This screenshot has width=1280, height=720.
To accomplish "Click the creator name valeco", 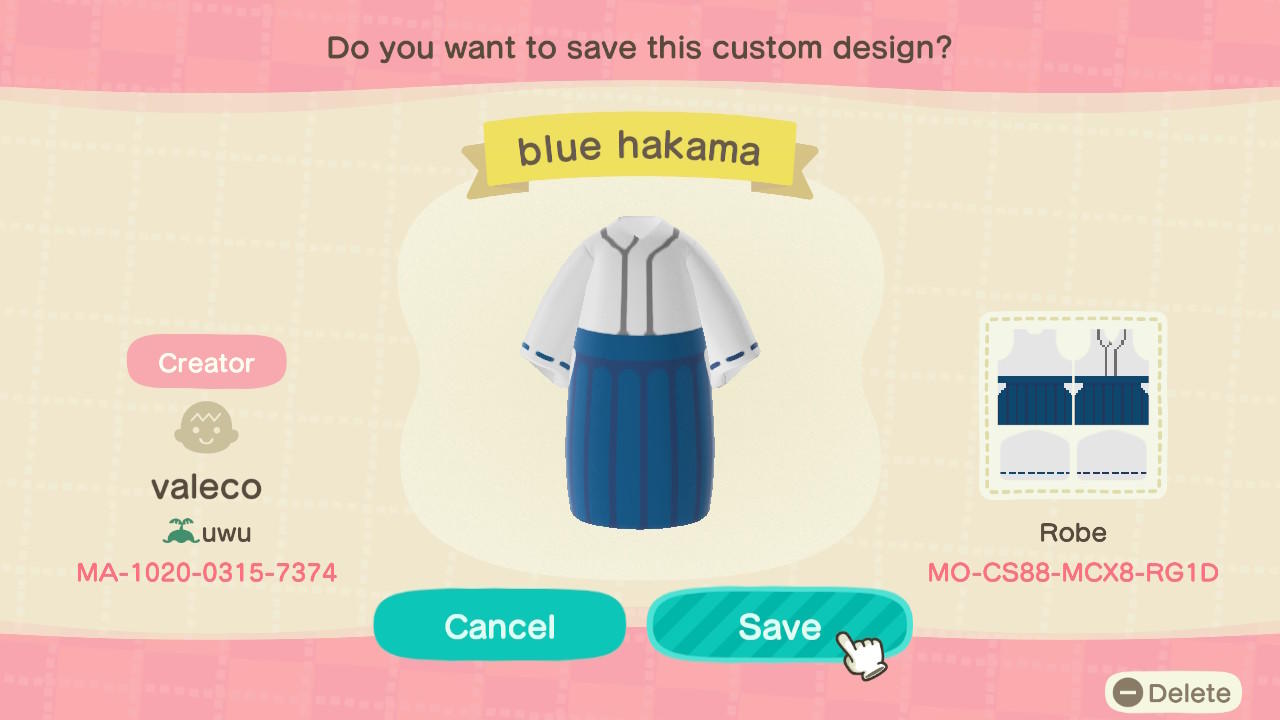I will tap(206, 487).
